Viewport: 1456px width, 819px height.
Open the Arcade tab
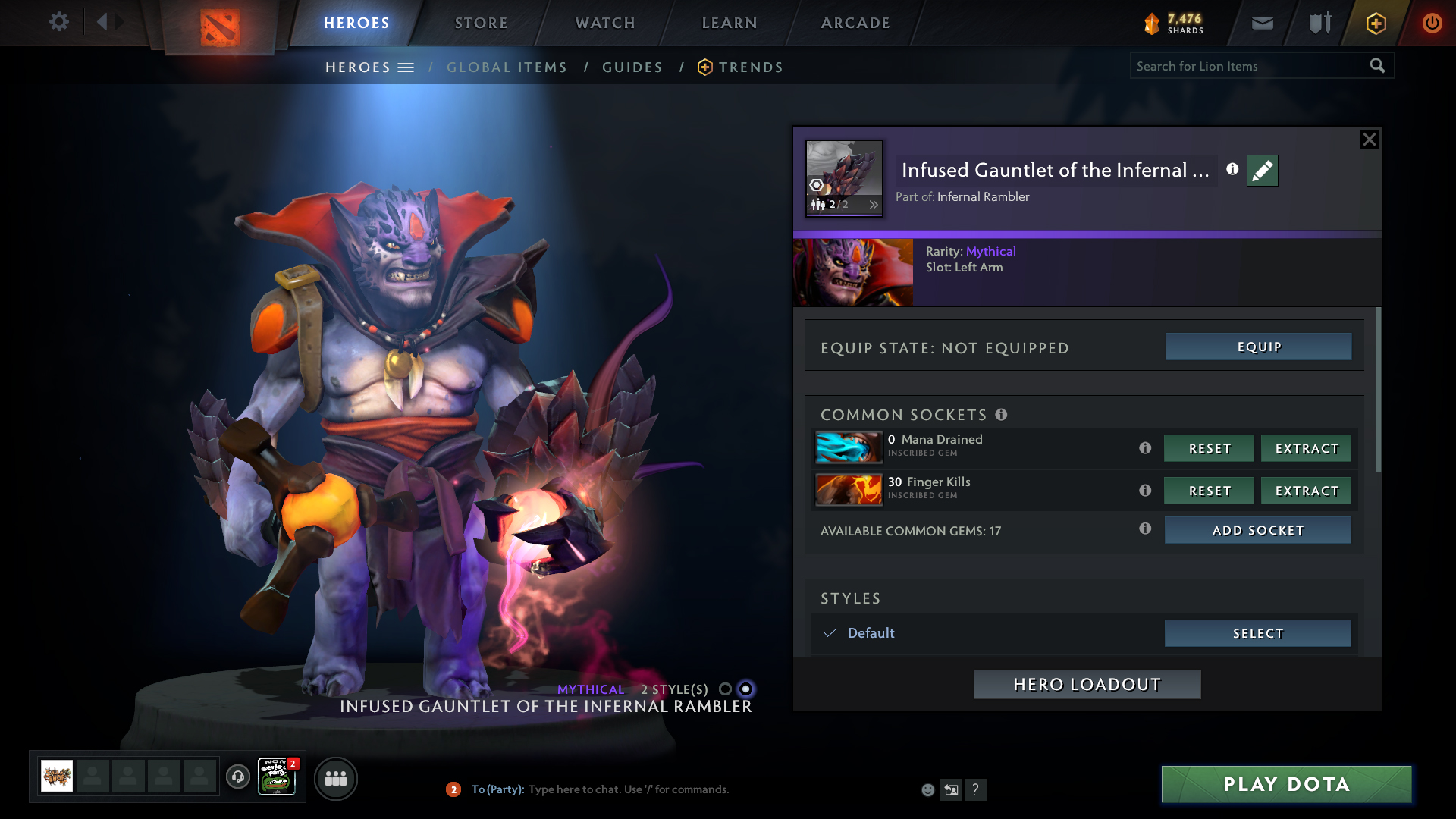click(x=855, y=23)
